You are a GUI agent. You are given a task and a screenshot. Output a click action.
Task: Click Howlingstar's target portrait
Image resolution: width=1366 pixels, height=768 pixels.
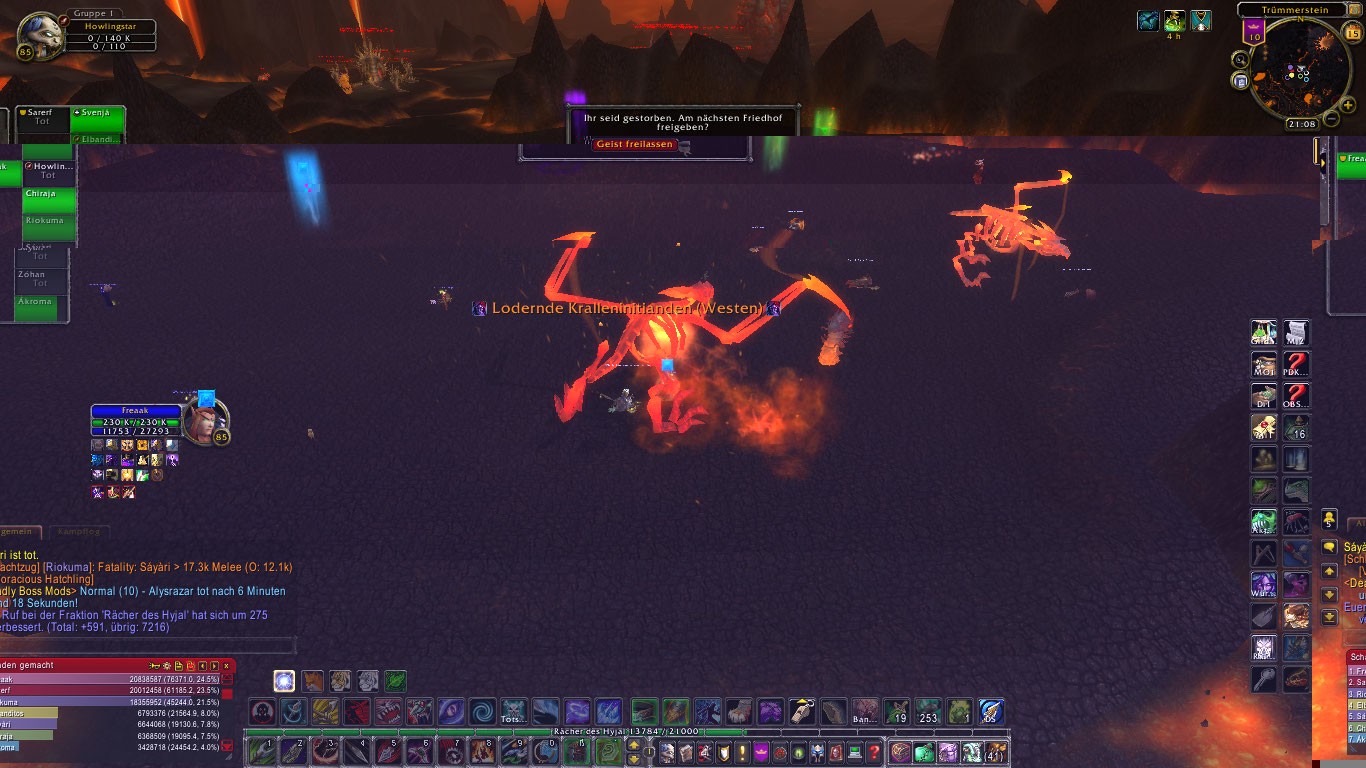pos(41,35)
